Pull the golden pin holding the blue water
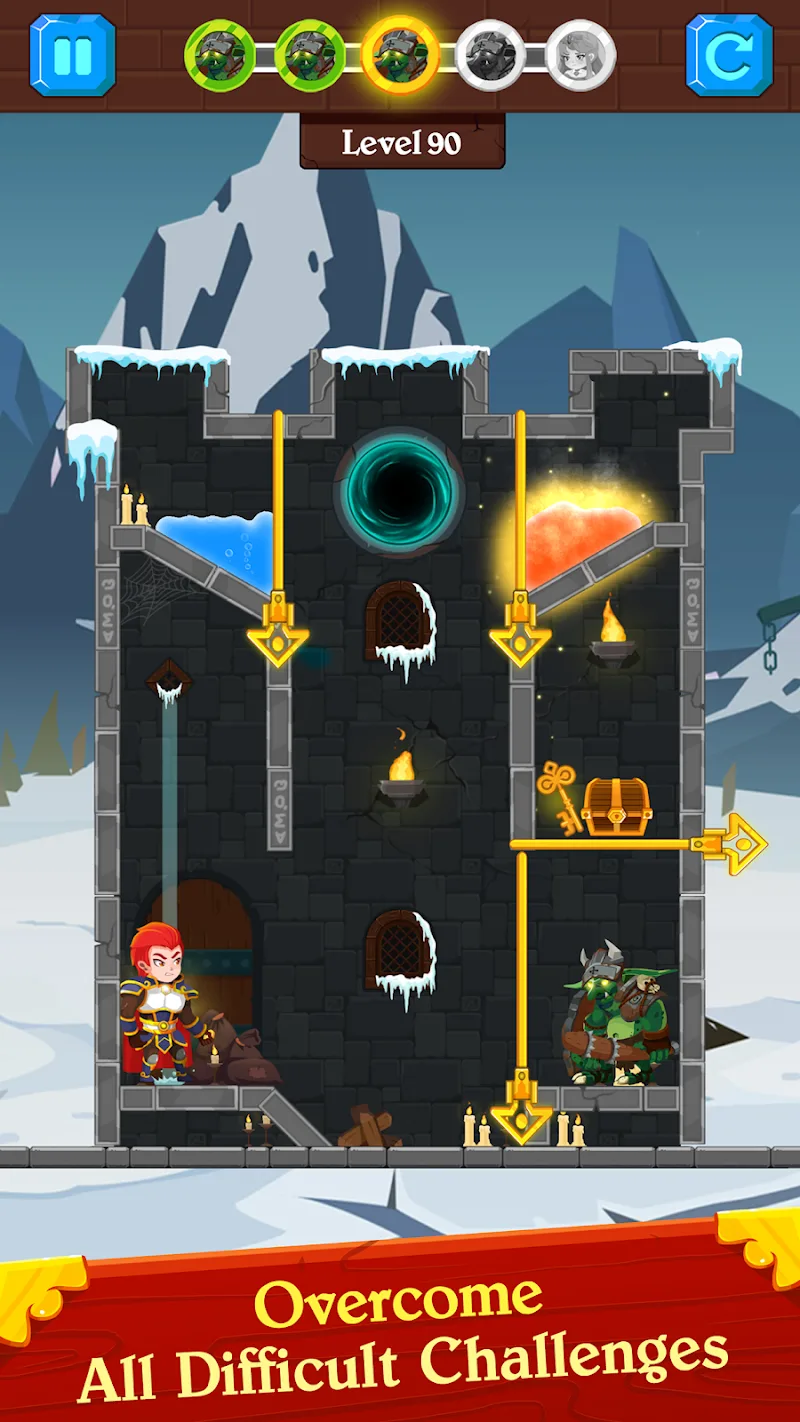Image resolution: width=800 pixels, height=1422 pixels. point(278,632)
